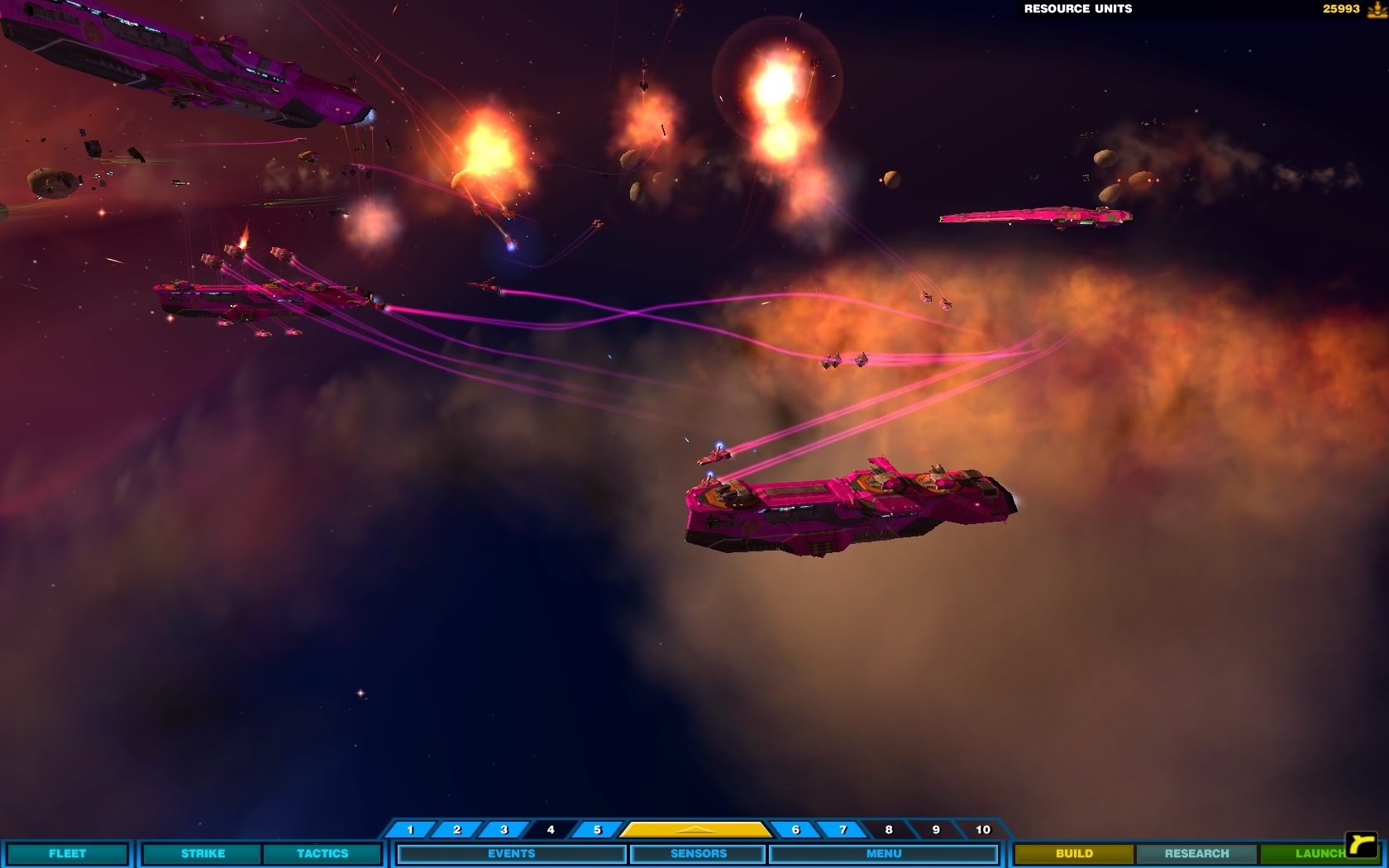Select control group 3
Image resolution: width=1389 pixels, height=868 pixels.
click(x=504, y=829)
